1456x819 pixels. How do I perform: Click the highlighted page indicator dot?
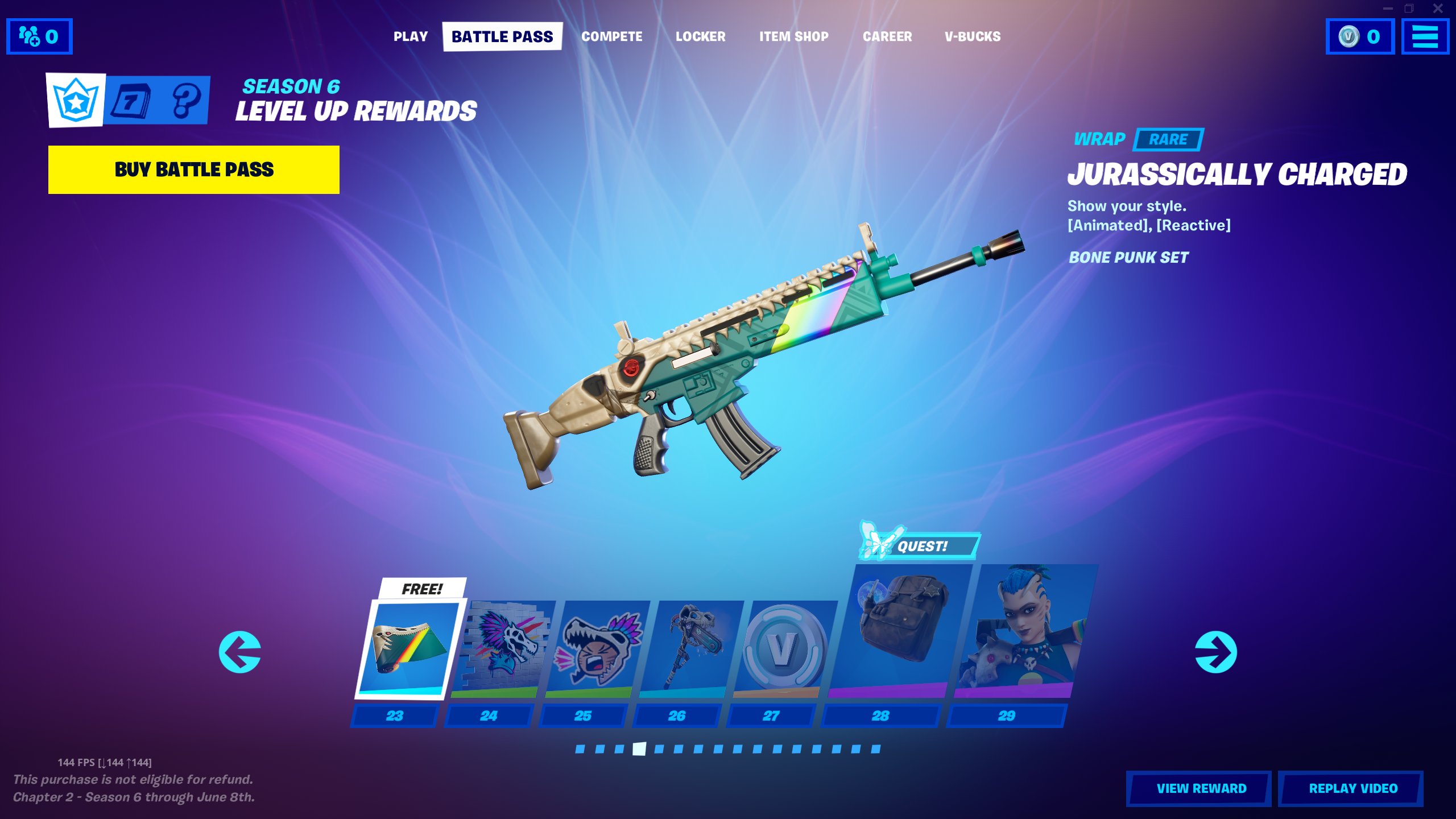639,750
